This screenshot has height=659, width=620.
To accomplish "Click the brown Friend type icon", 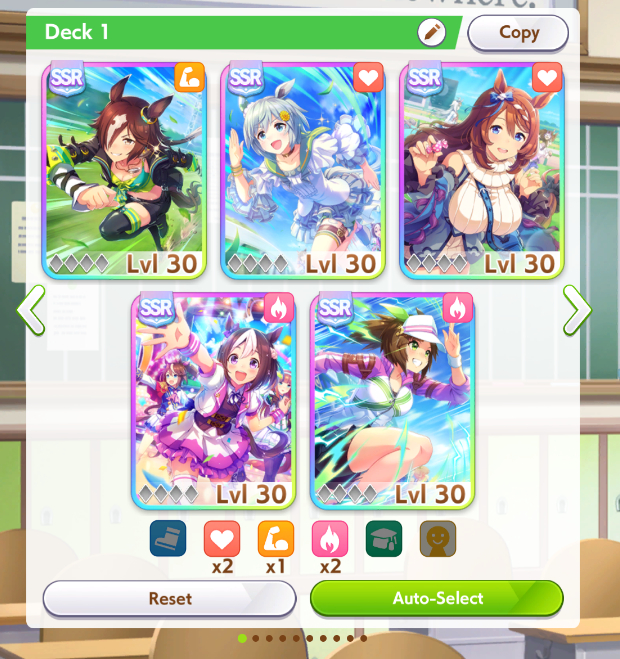I will coord(437,538).
